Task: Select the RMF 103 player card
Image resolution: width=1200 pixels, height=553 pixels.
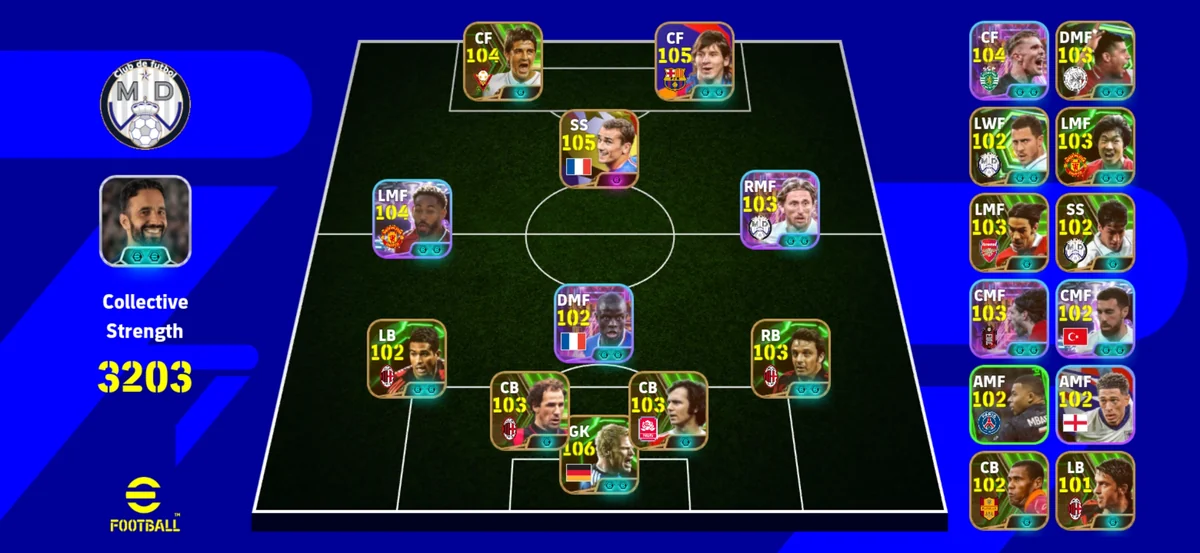Action: [780, 210]
